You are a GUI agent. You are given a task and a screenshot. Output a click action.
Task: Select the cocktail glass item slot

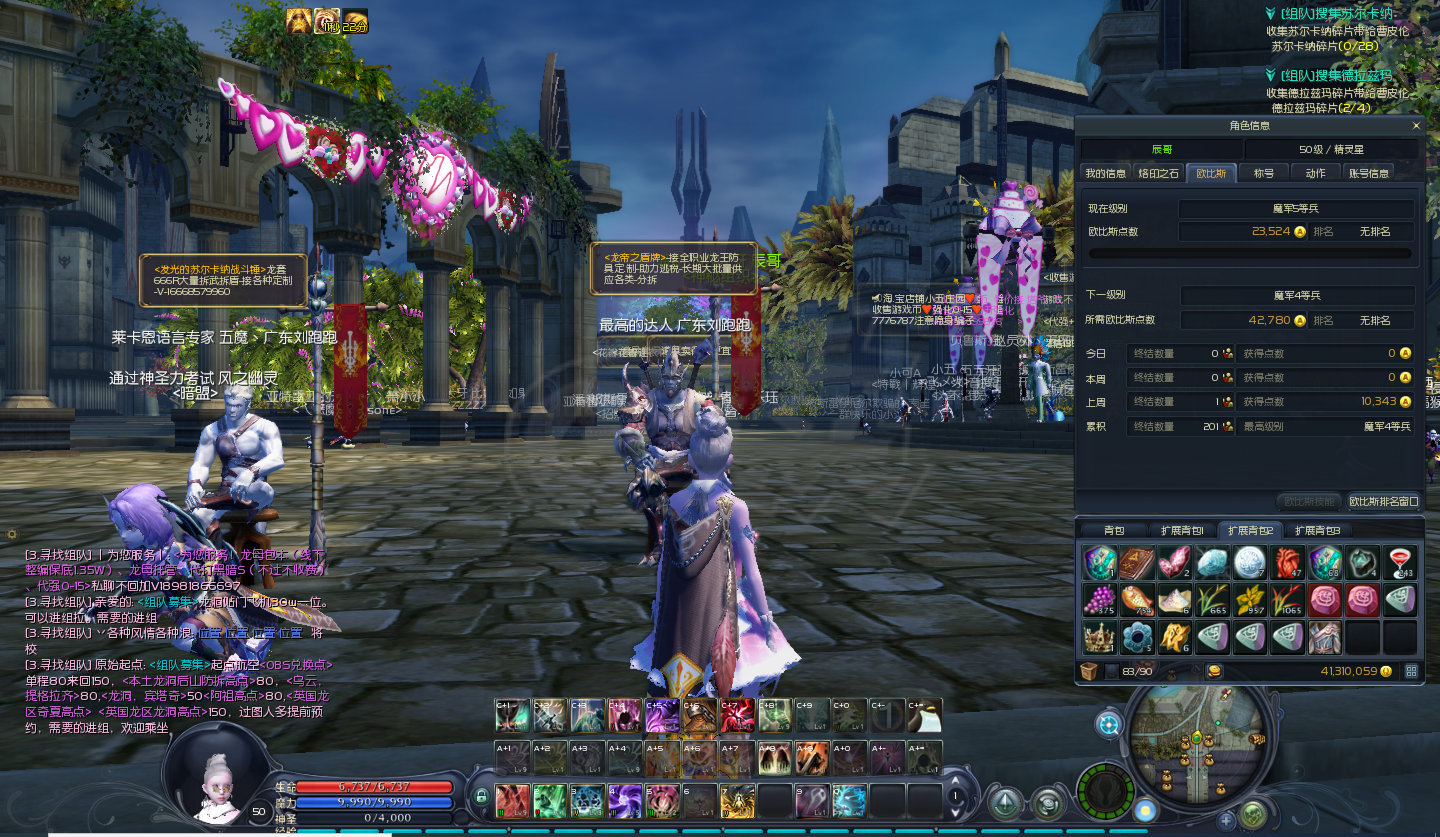(x=1400, y=562)
